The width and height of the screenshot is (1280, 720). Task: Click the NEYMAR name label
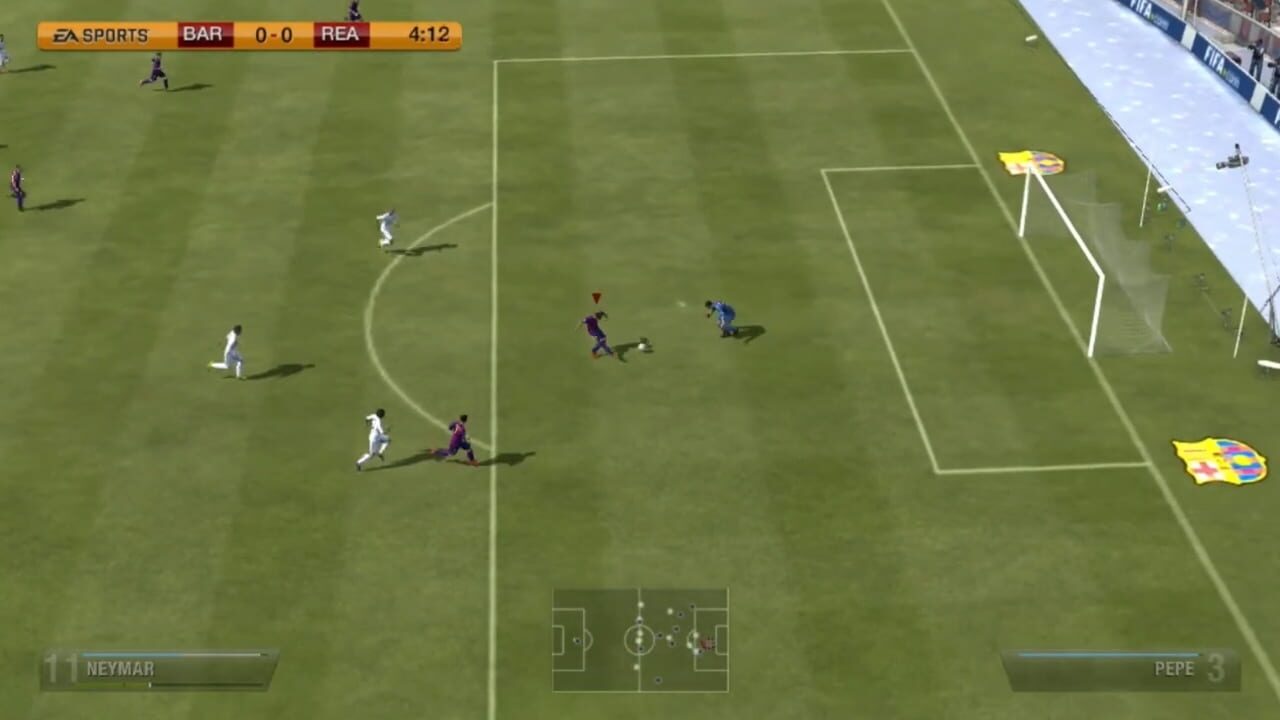120,669
